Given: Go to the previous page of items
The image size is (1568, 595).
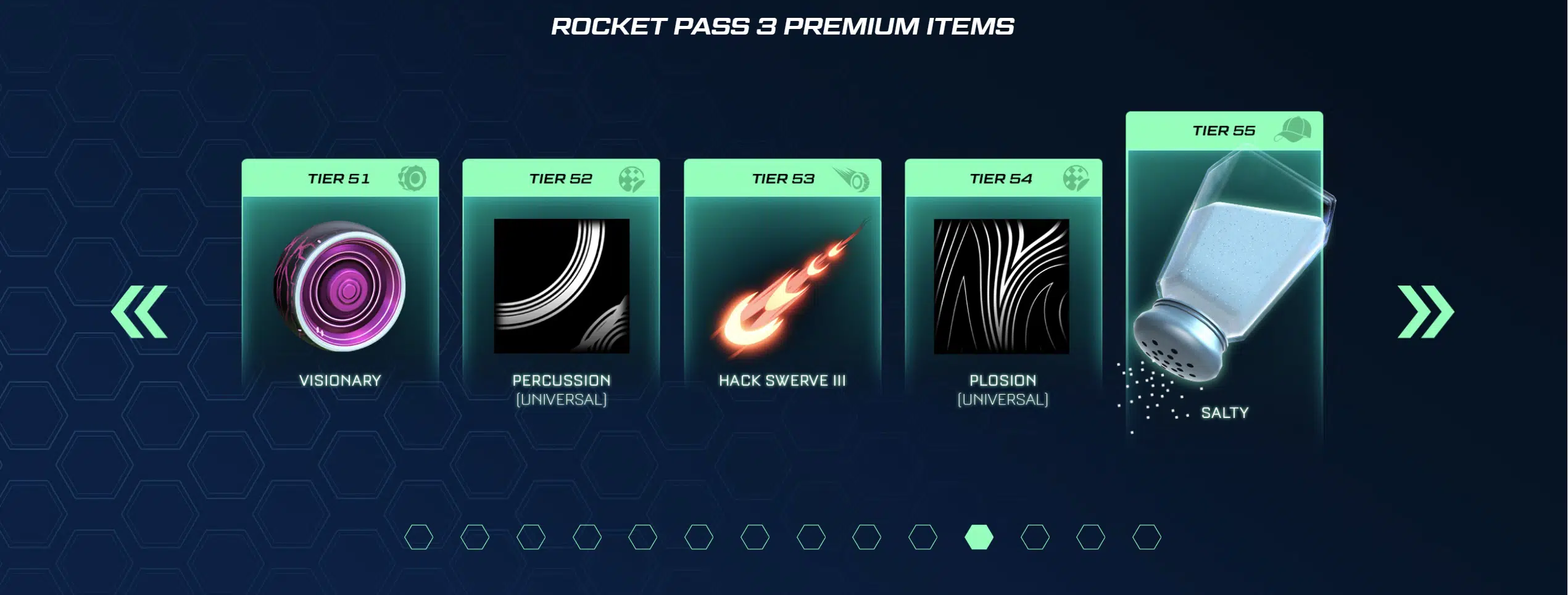Looking at the screenshot, I should (x=139, y=311).
